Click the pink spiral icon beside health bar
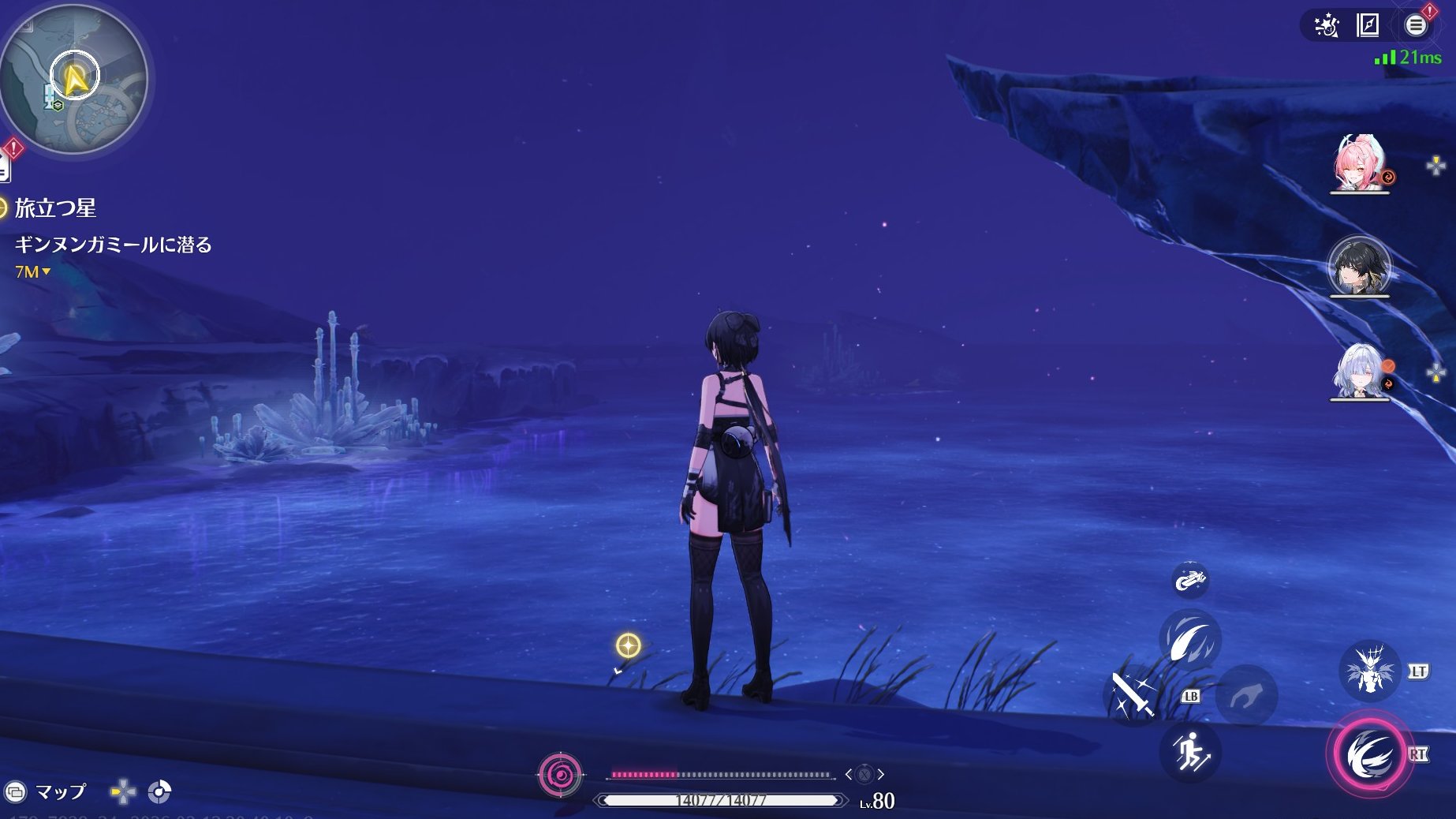Screen dimensions: 1456x819 (x=560, y=775)
